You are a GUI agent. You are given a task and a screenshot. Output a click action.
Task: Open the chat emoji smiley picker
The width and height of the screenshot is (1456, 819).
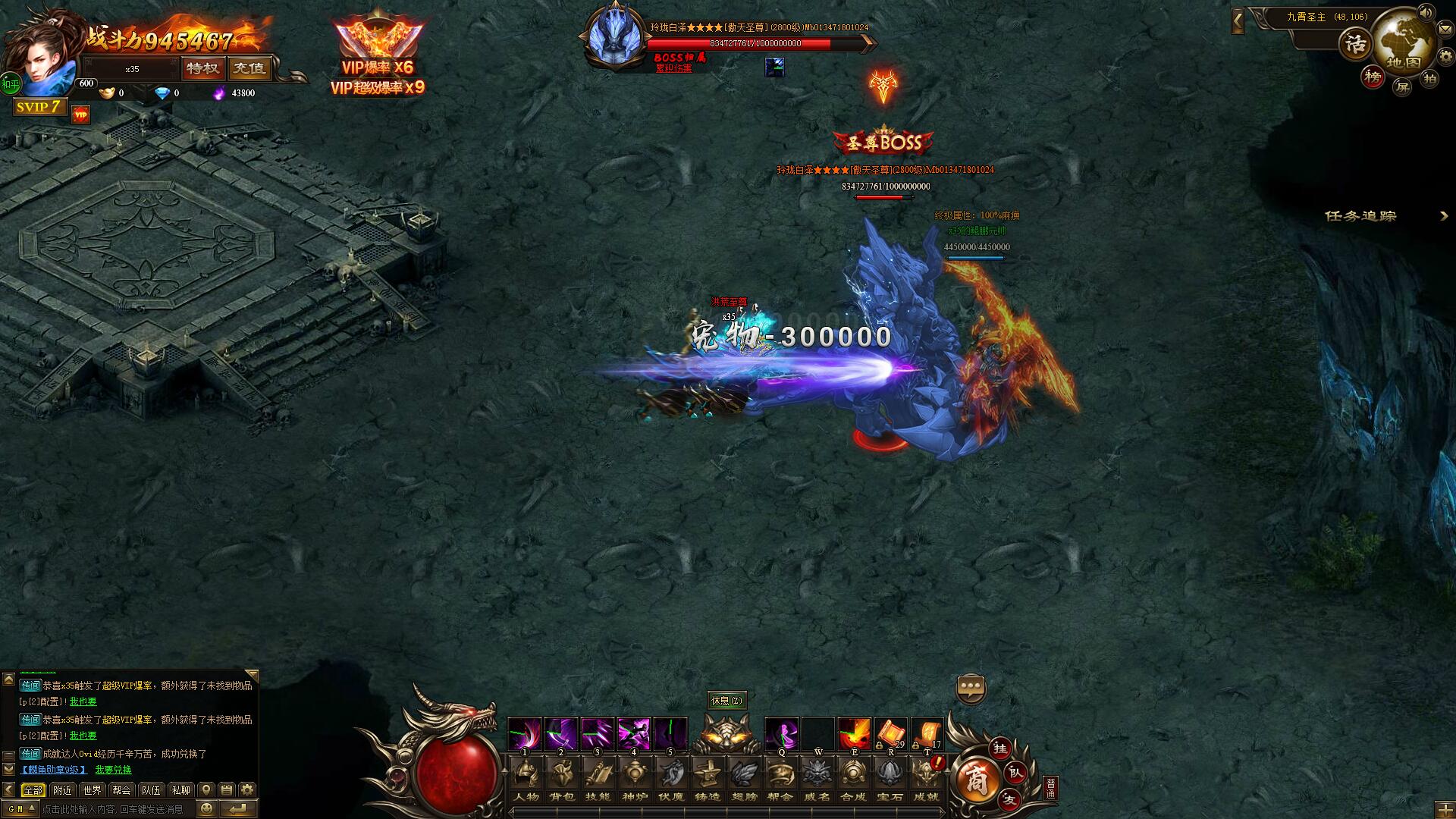(206, 809)
